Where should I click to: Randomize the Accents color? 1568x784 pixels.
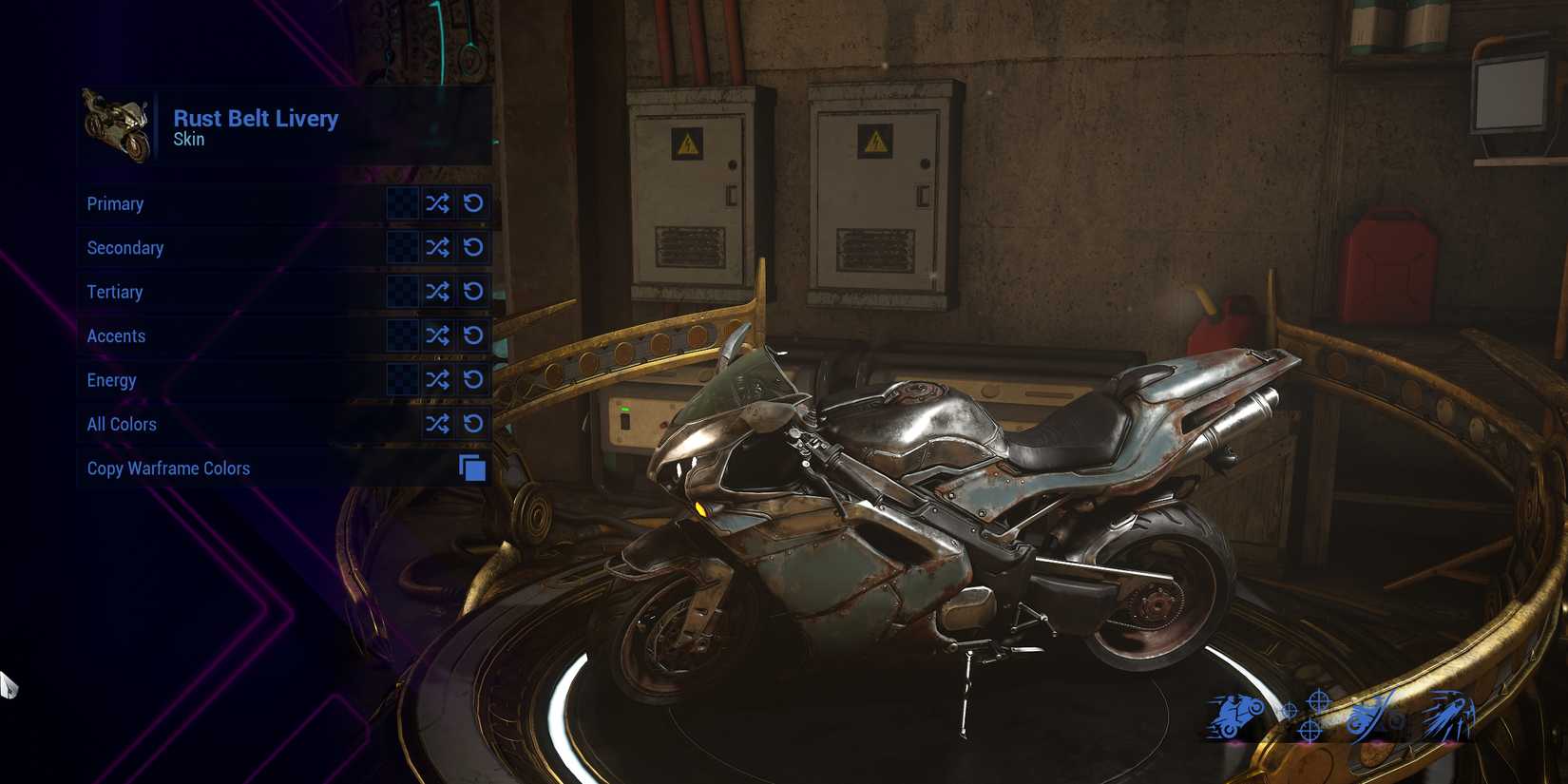(x=437, y=335)
